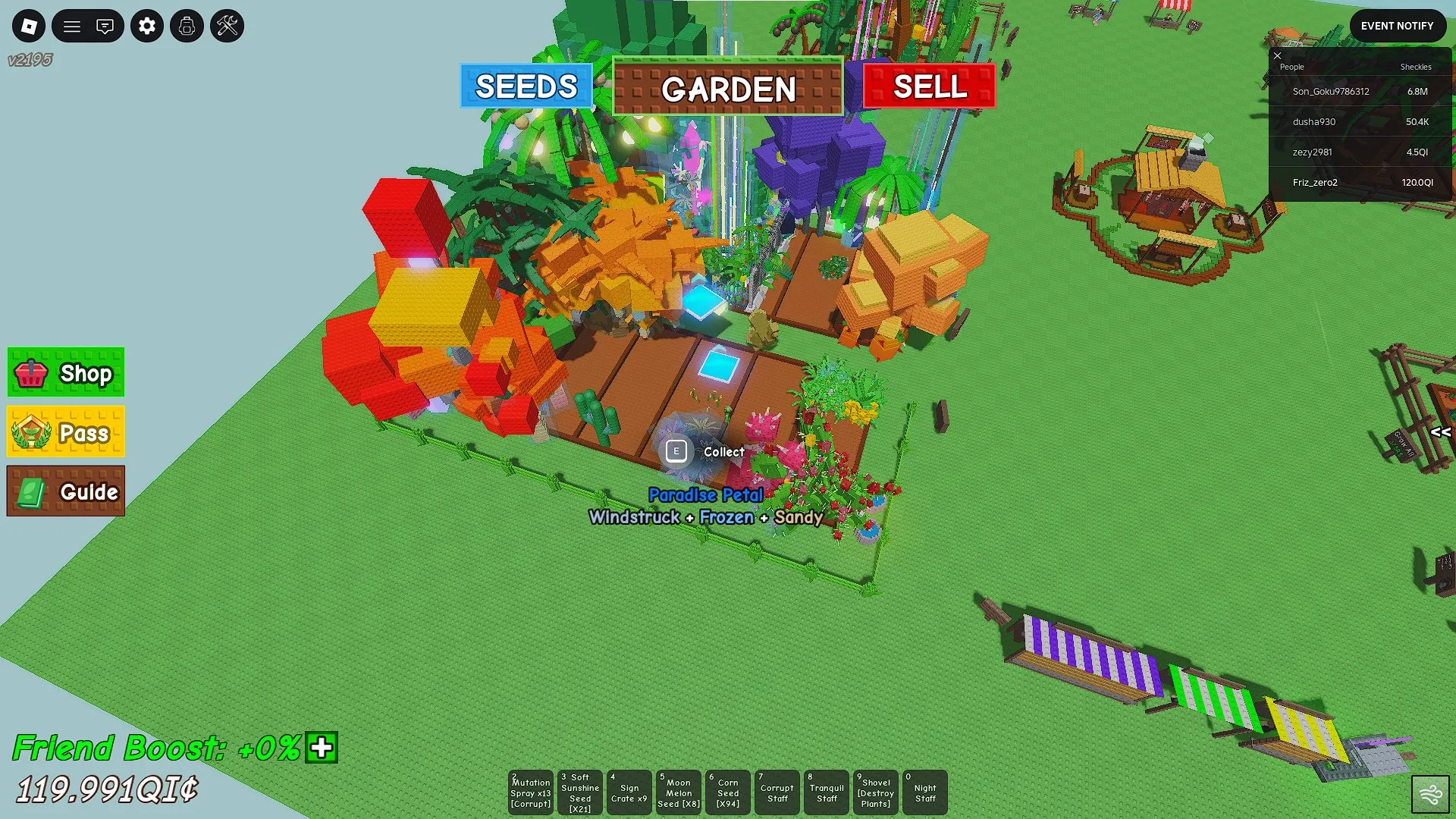This screenshot has width=1456, height=819.
Task: Collapse the side panel with the << chevron
Action: [1440, 434]
